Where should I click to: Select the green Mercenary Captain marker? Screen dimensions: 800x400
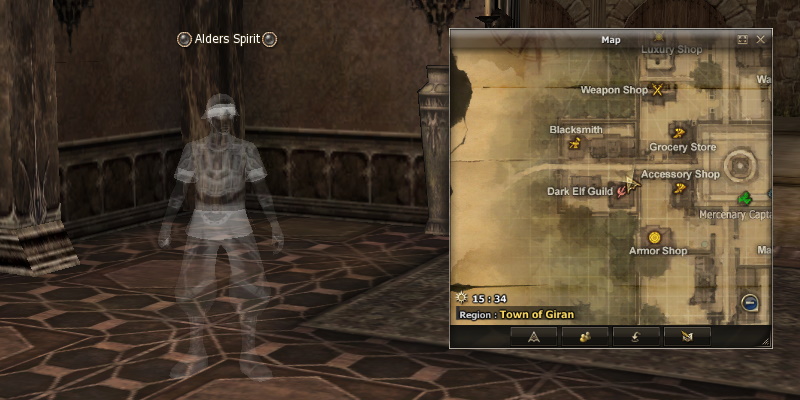[x=745, y=200]
